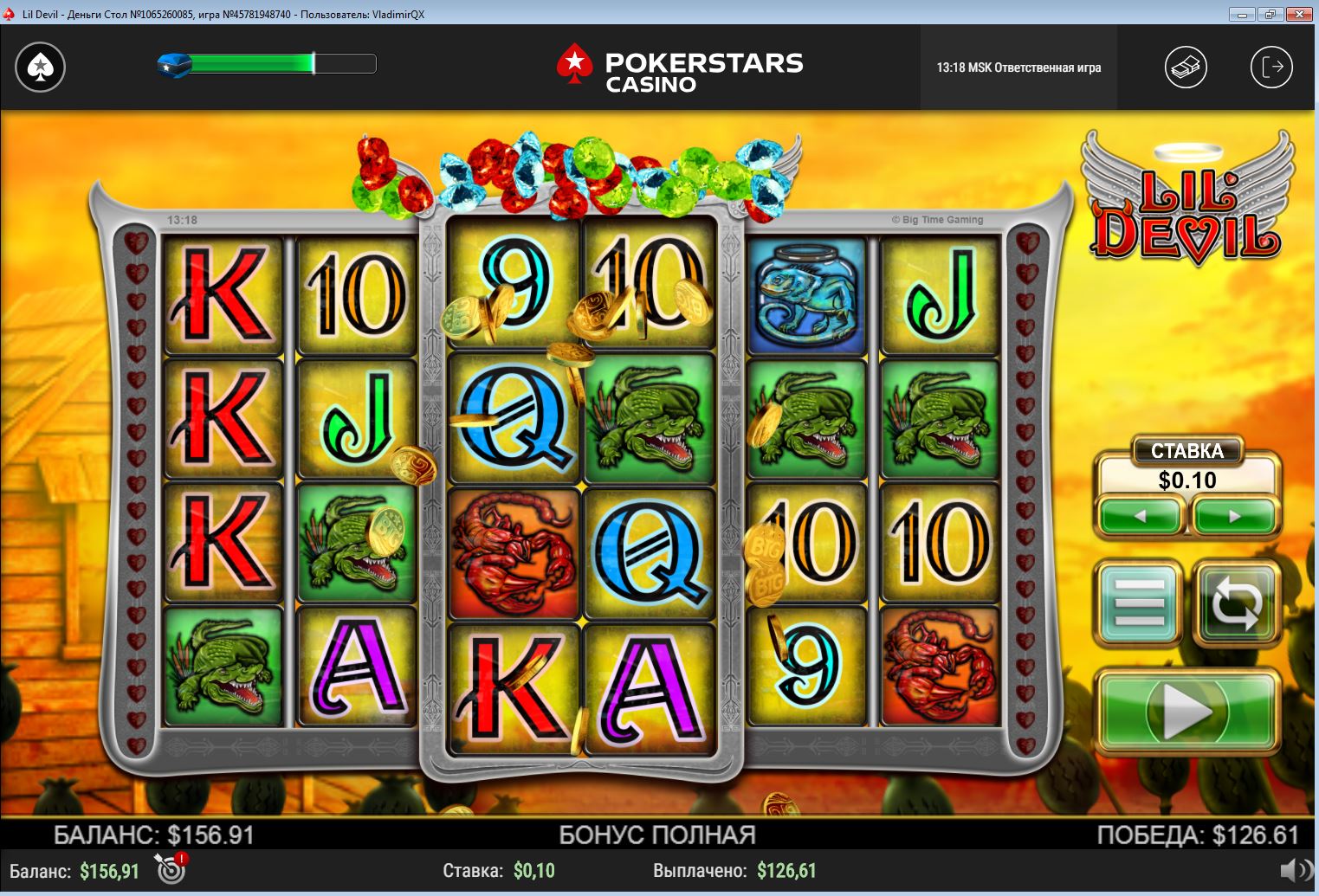
Task: Minimize the game window
Action: point(1242,14)
